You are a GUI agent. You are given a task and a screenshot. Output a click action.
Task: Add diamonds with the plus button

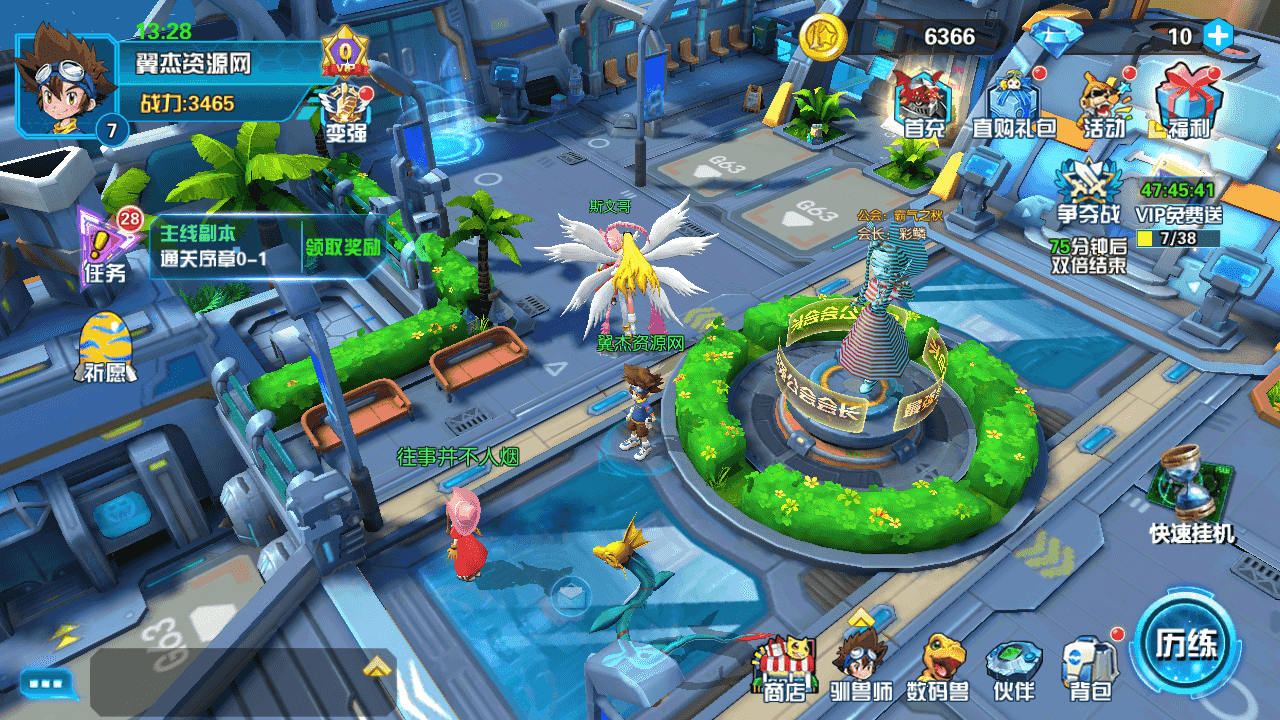click(x=1217, y=36)
